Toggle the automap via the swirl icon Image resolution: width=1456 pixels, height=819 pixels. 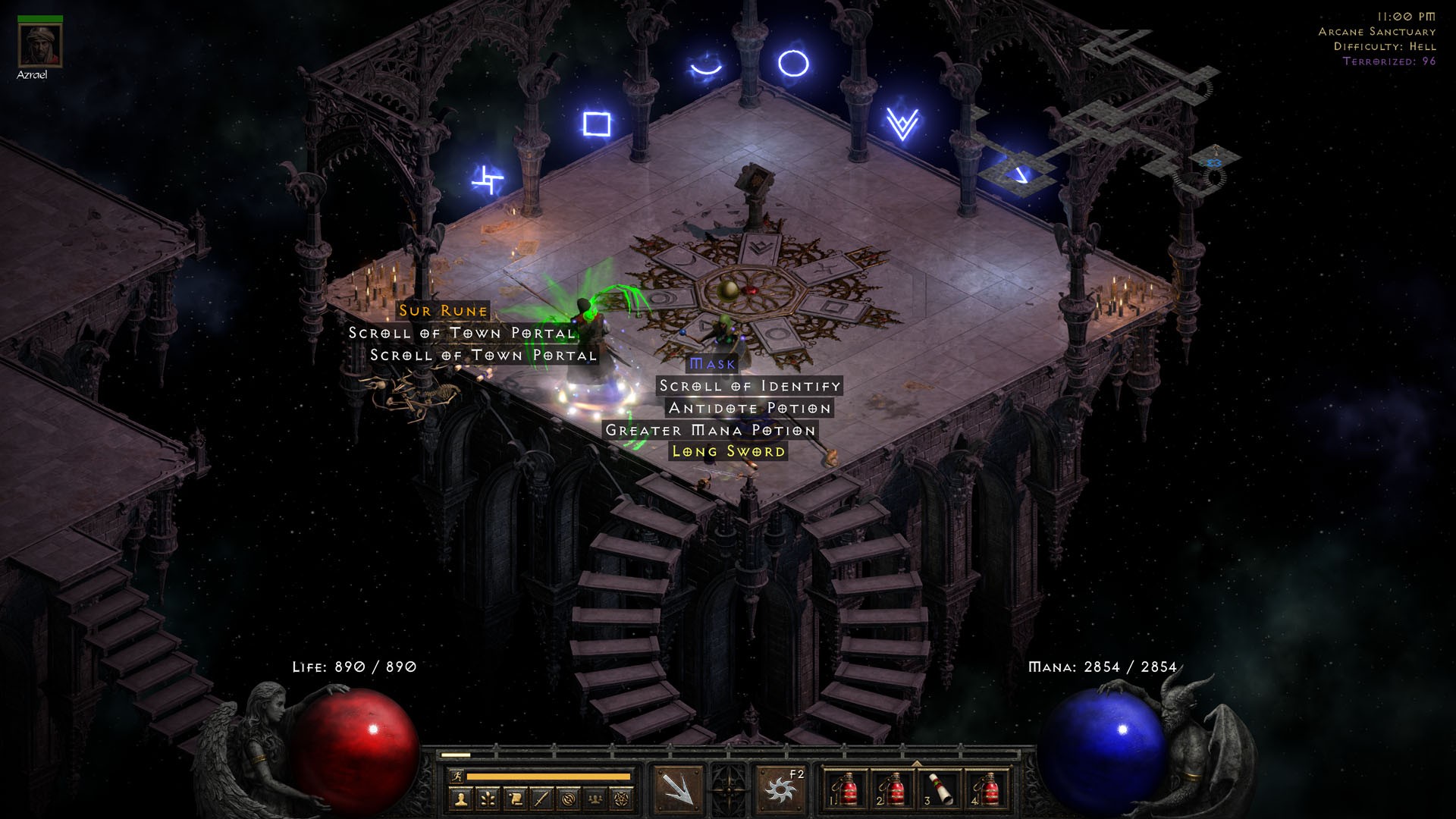click(x=569, y=799)
